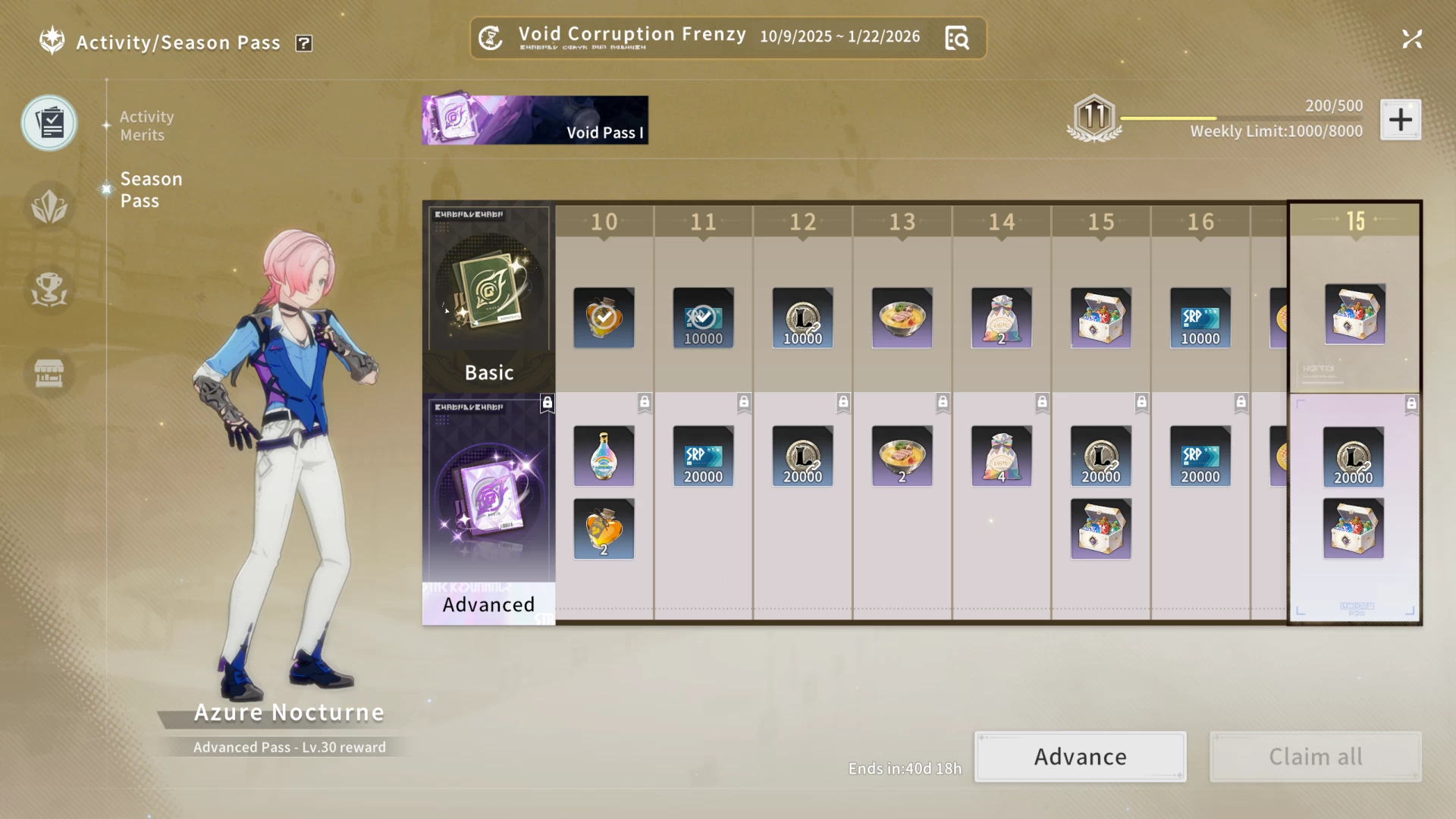
Task: Click the plus button to buy levels
Action: click(1400, 120)
